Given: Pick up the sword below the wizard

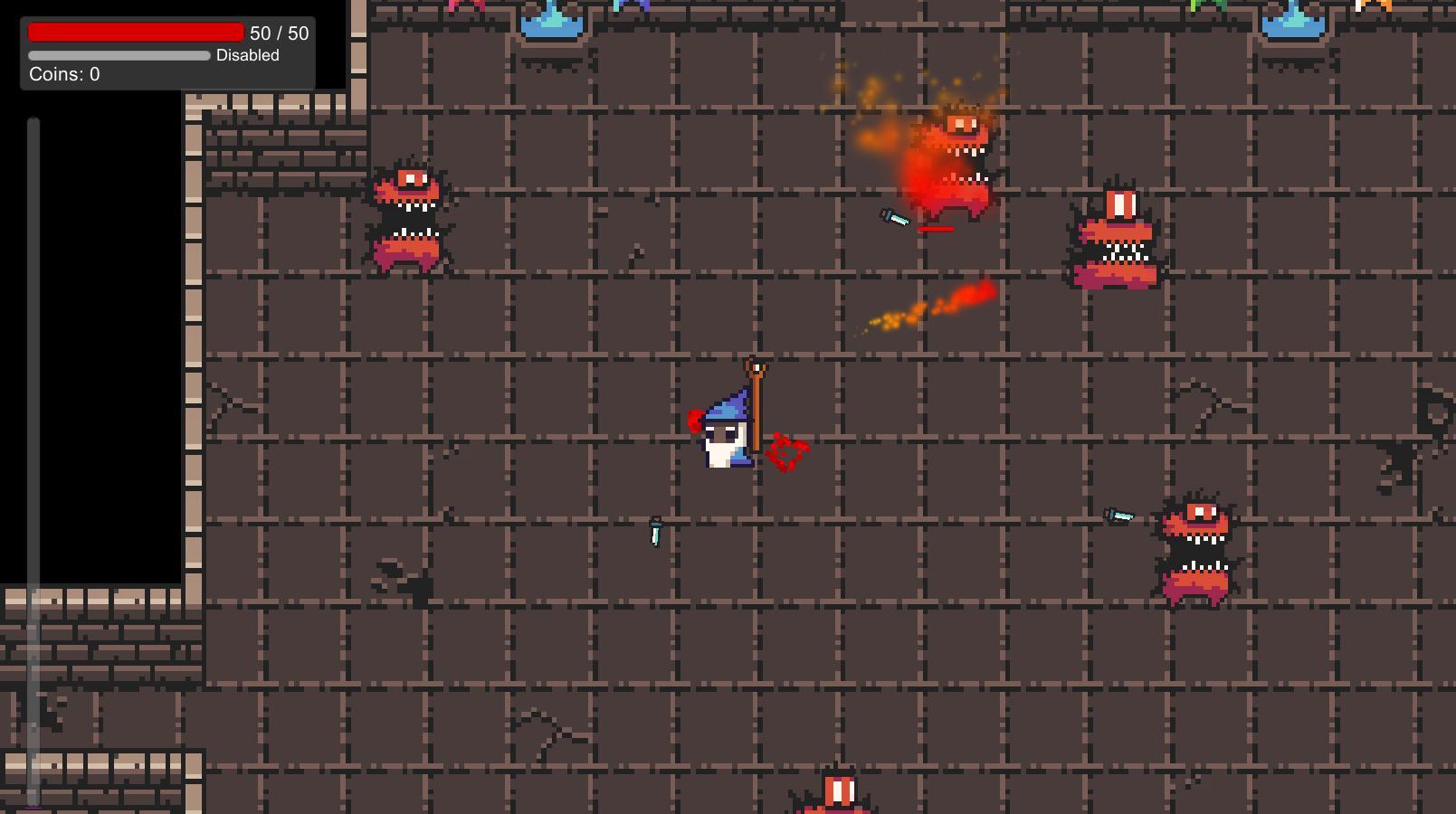Looking at the screenshot, I should click(654, 534).
